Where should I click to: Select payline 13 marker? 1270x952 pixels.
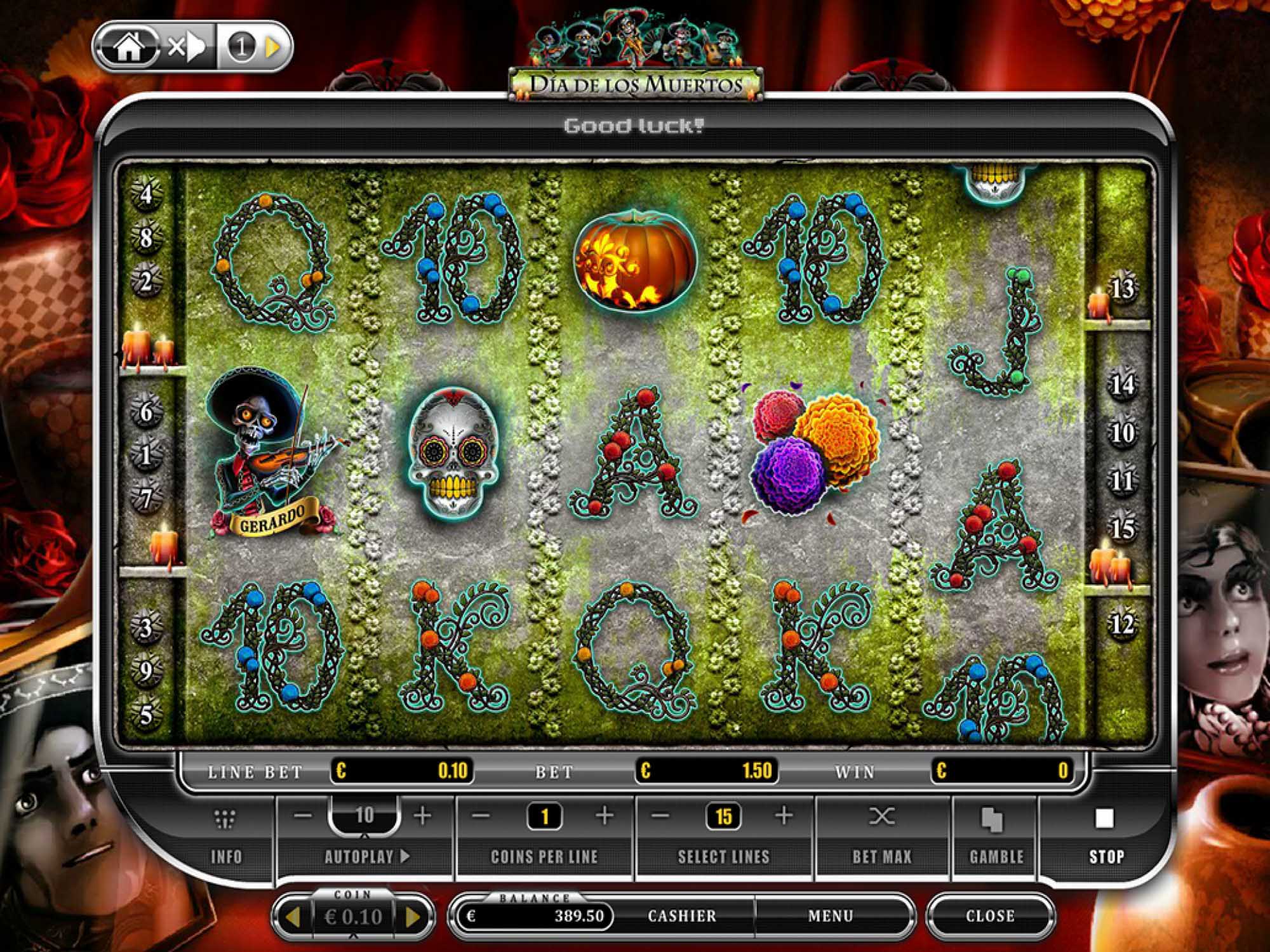[x=1123, y=289]
